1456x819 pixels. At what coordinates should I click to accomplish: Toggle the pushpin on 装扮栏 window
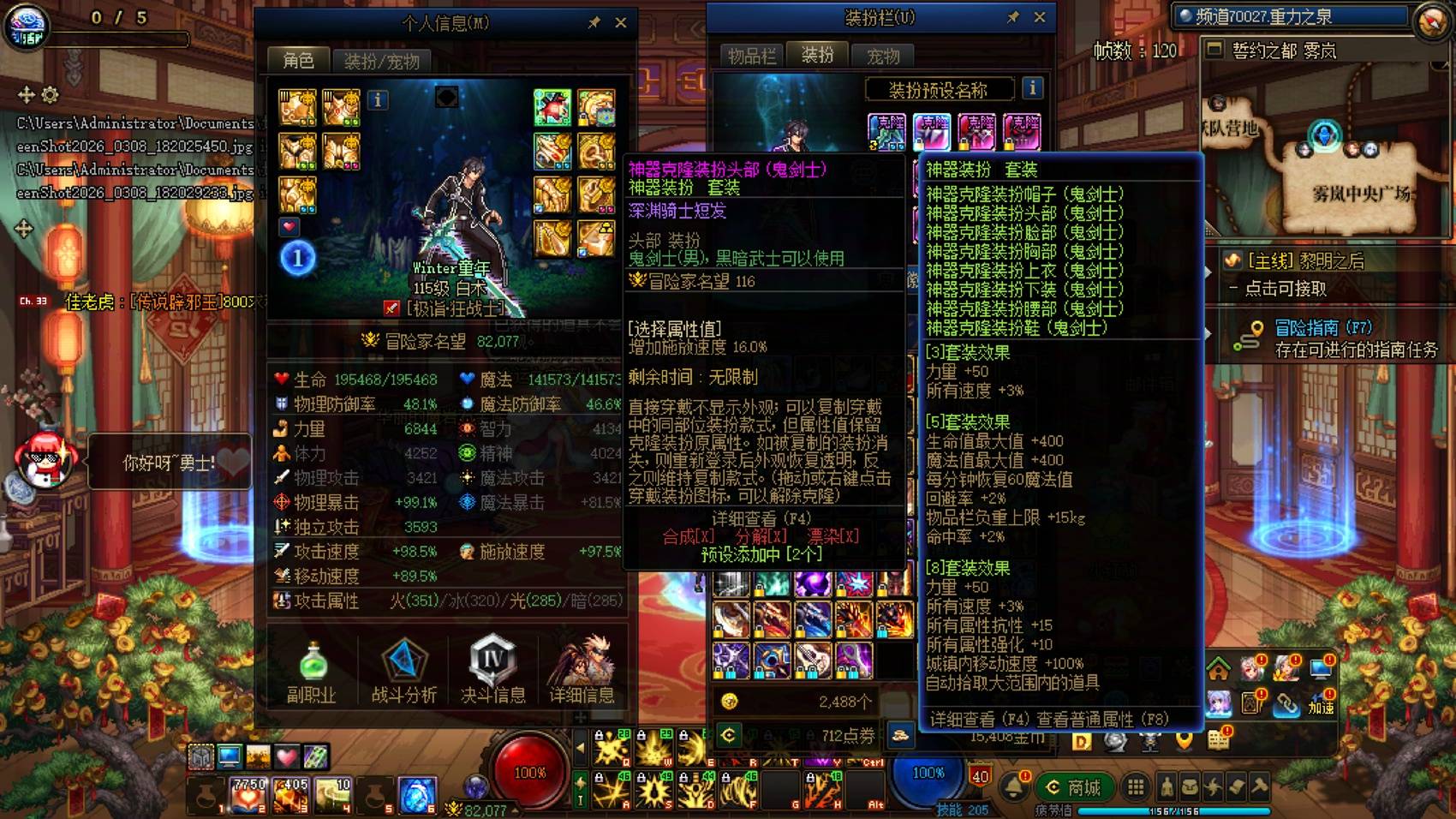point(1013,16)
